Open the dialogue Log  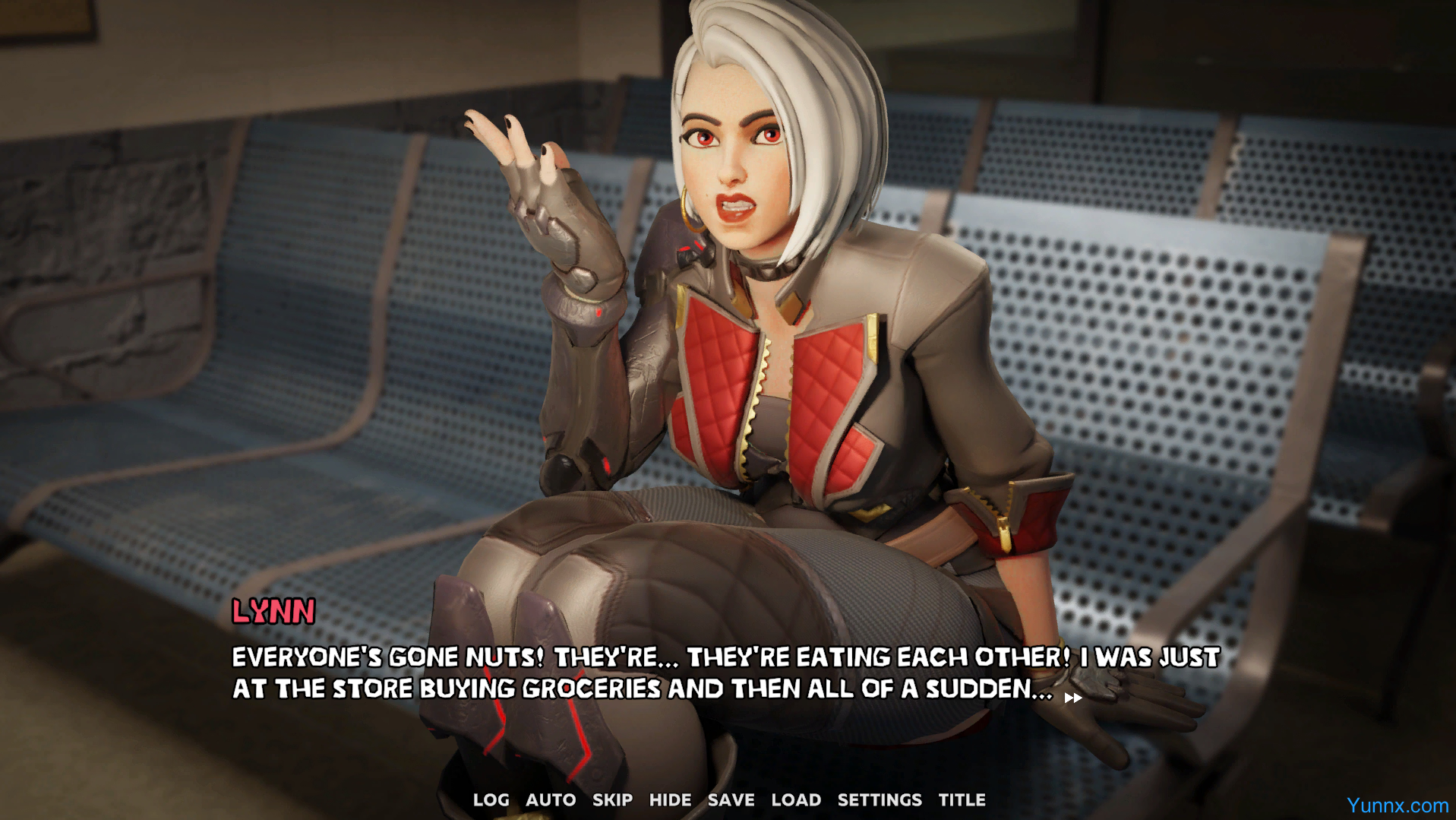(491, 799)
